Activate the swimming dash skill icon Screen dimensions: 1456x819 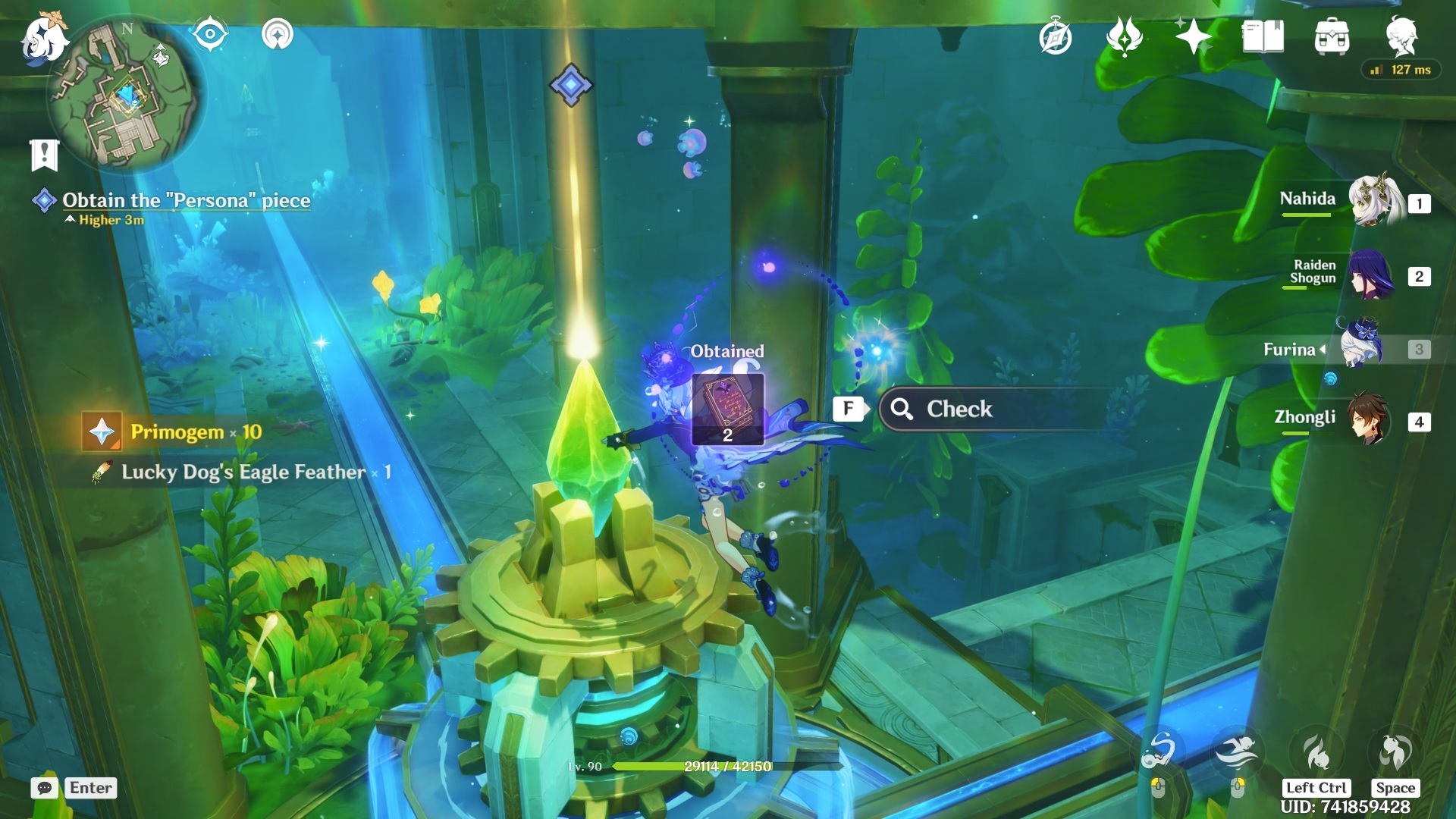pos(1236,752)
